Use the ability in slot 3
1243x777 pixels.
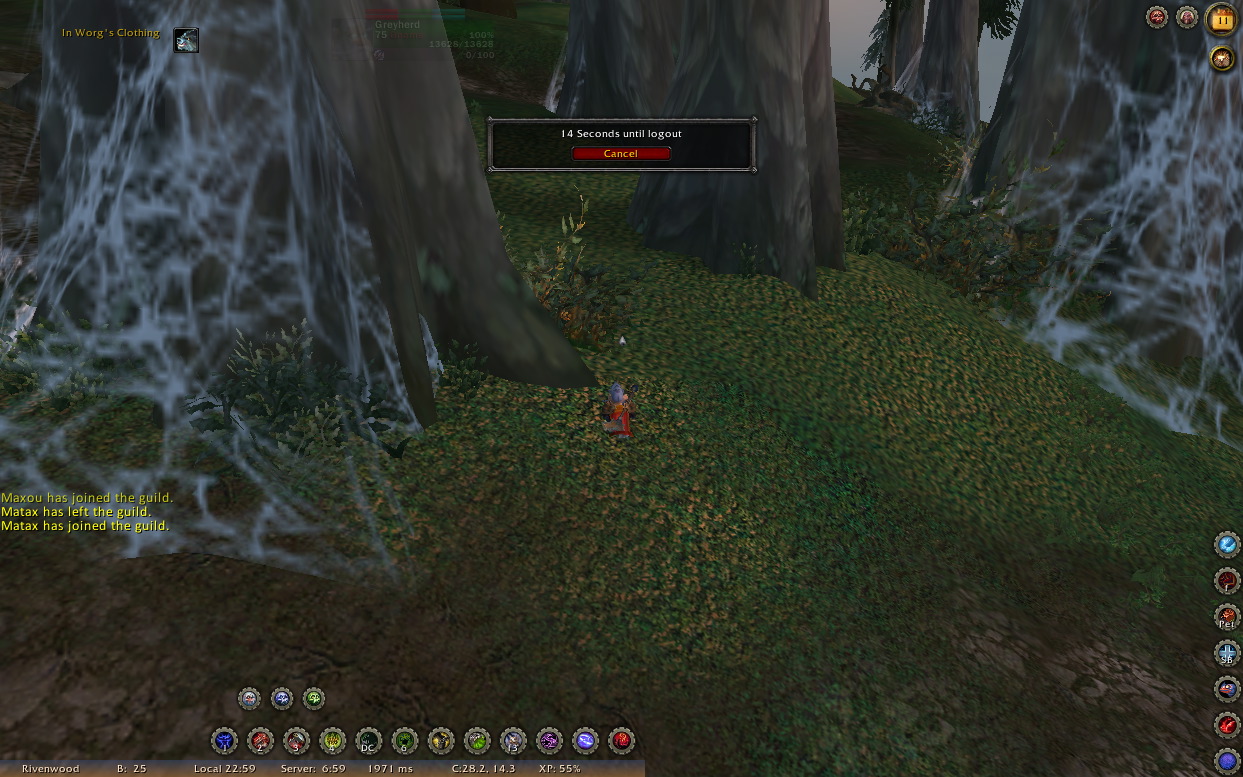(296, 741)
